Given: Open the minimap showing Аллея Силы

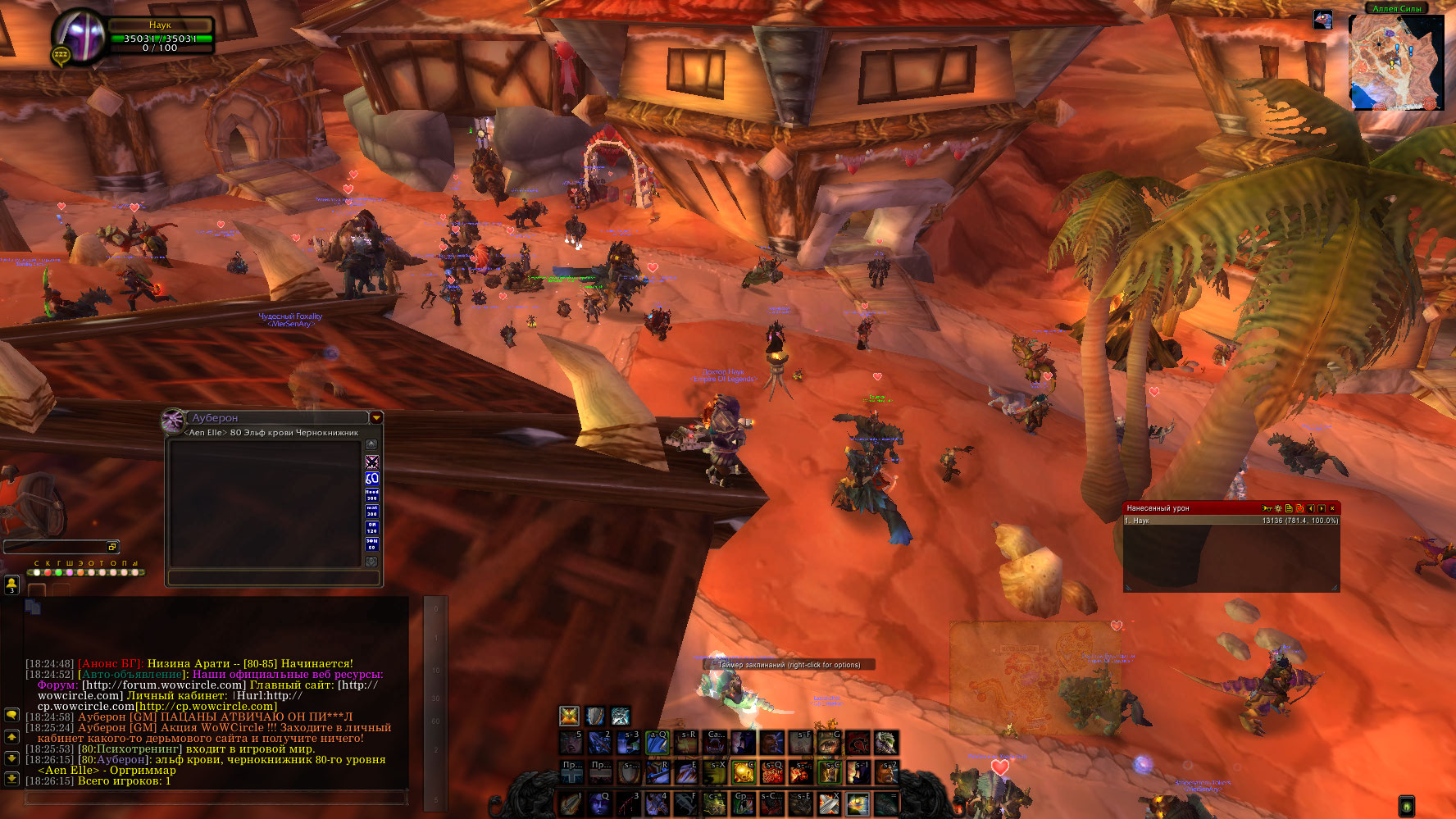Looking at the screenshot, I should tap(1395, 62).
